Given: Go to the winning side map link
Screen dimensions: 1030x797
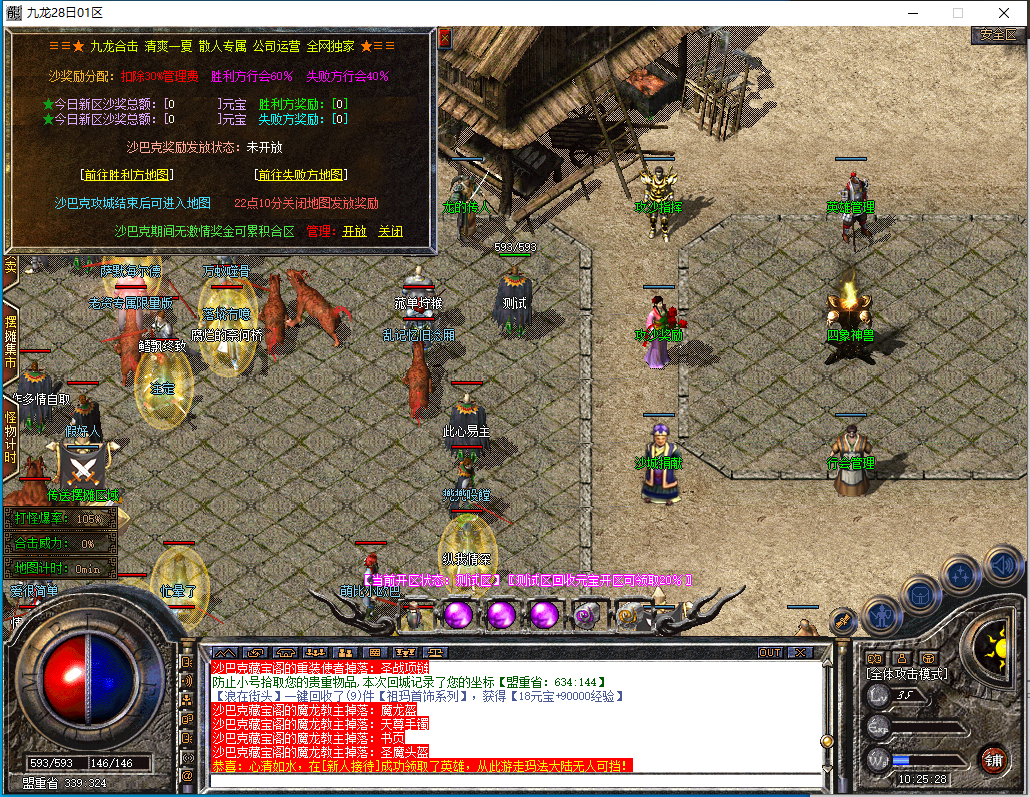Looking at the screenshot, I should 128,174.
